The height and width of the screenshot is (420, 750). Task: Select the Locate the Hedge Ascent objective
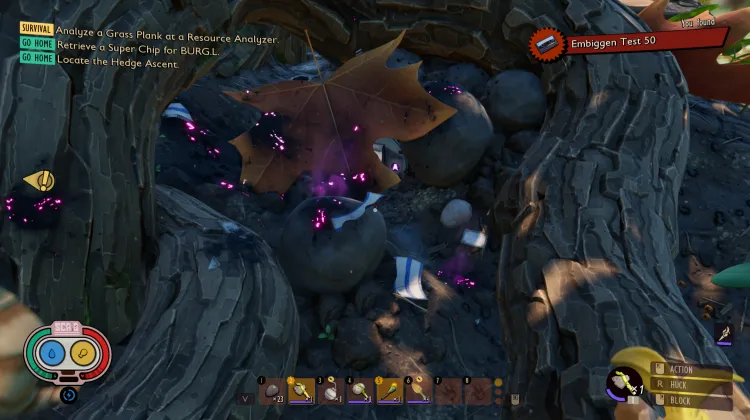tap(117, 62)
